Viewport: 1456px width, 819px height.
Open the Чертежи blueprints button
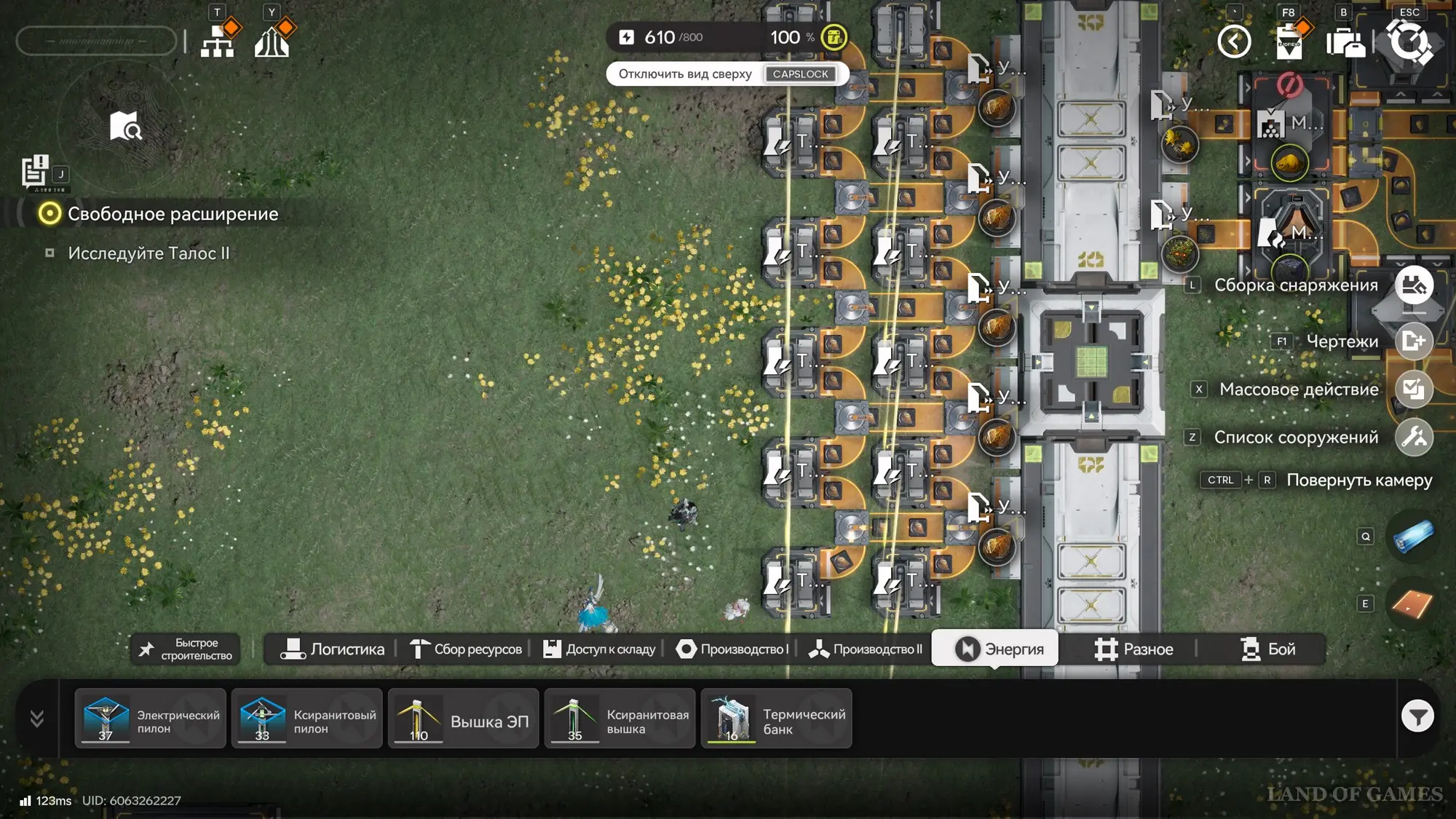tap(1414, 341)
